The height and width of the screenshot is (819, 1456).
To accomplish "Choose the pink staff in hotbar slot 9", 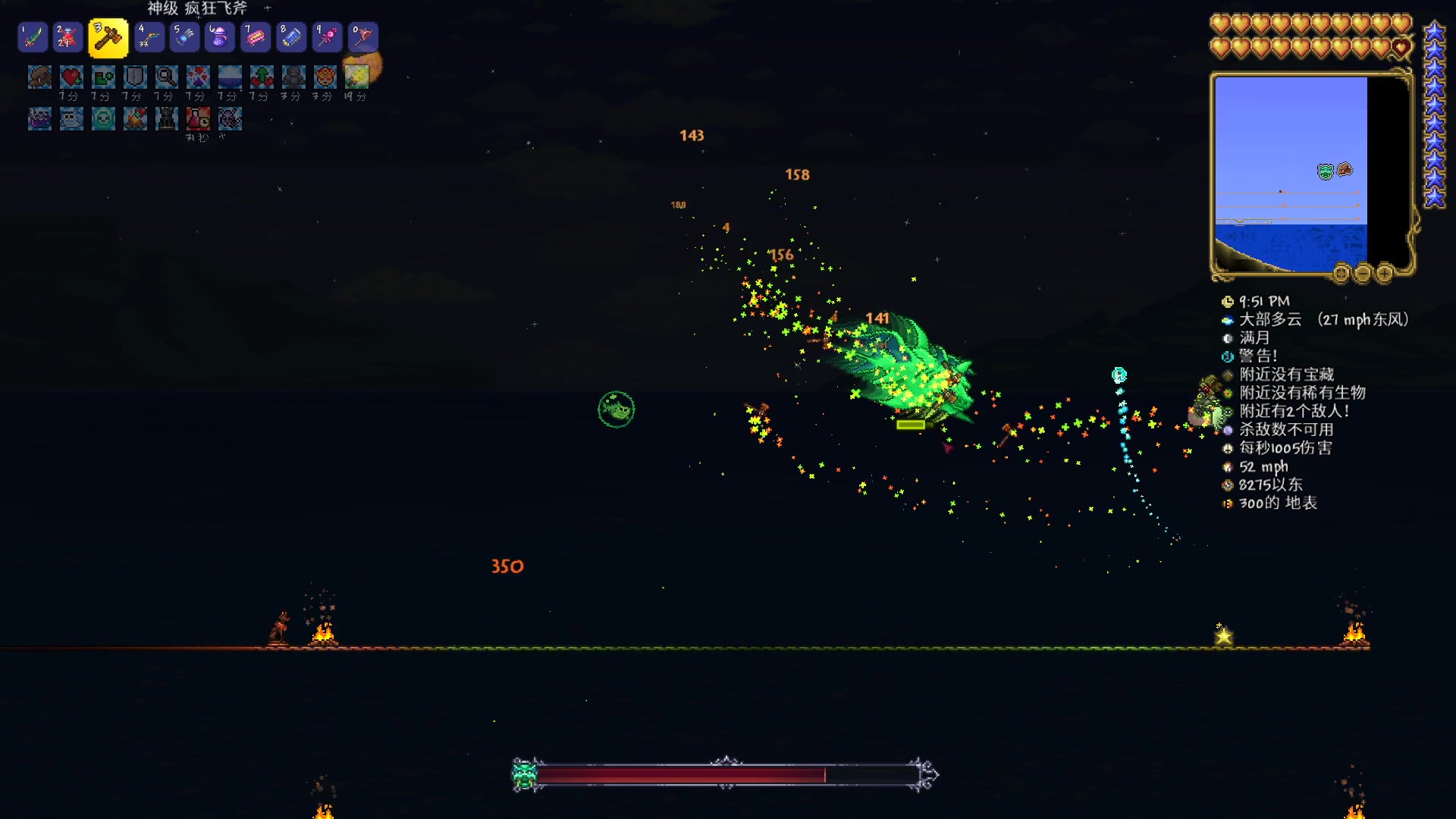I will pos(327,36).
